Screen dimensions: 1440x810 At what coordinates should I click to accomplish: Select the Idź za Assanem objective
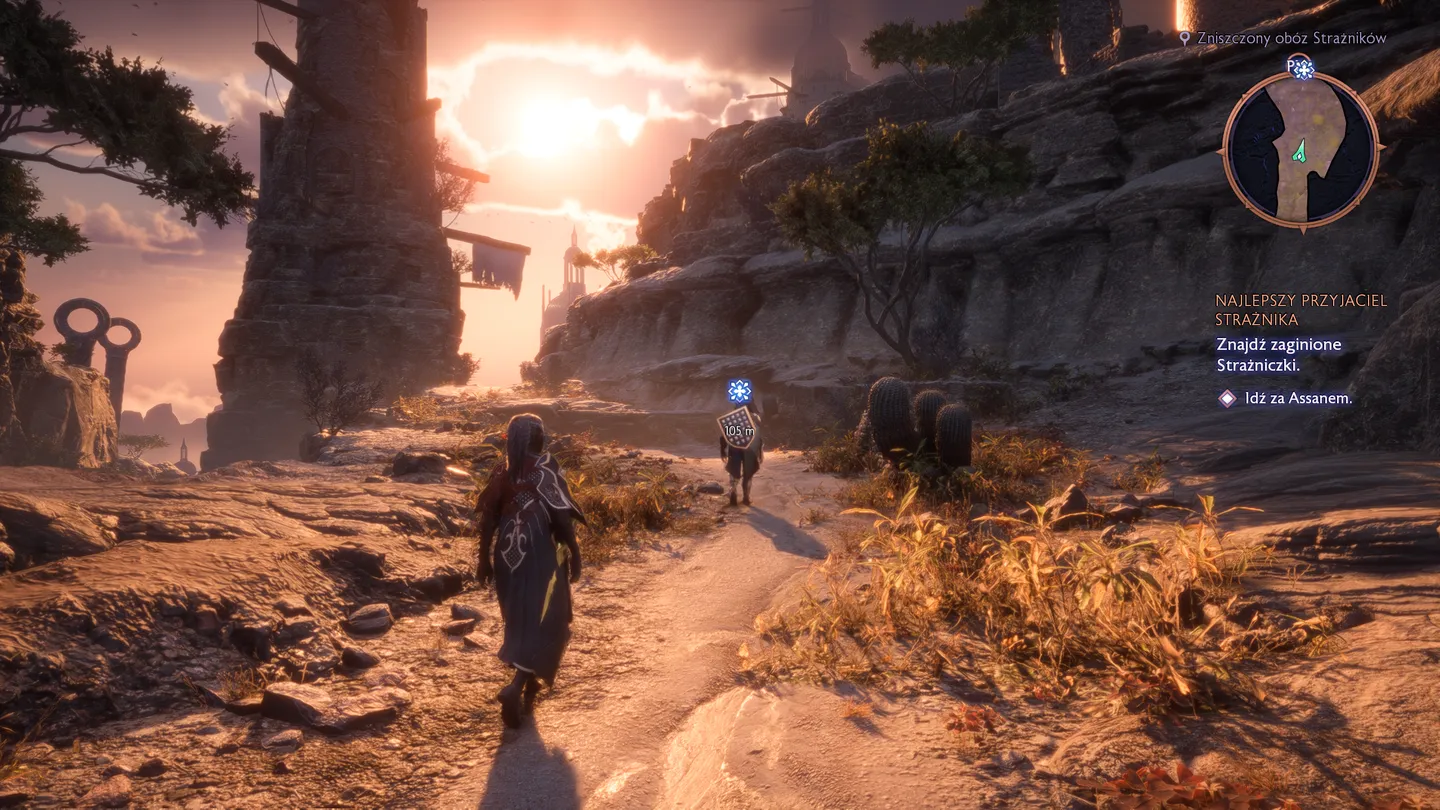(1299, 398)
